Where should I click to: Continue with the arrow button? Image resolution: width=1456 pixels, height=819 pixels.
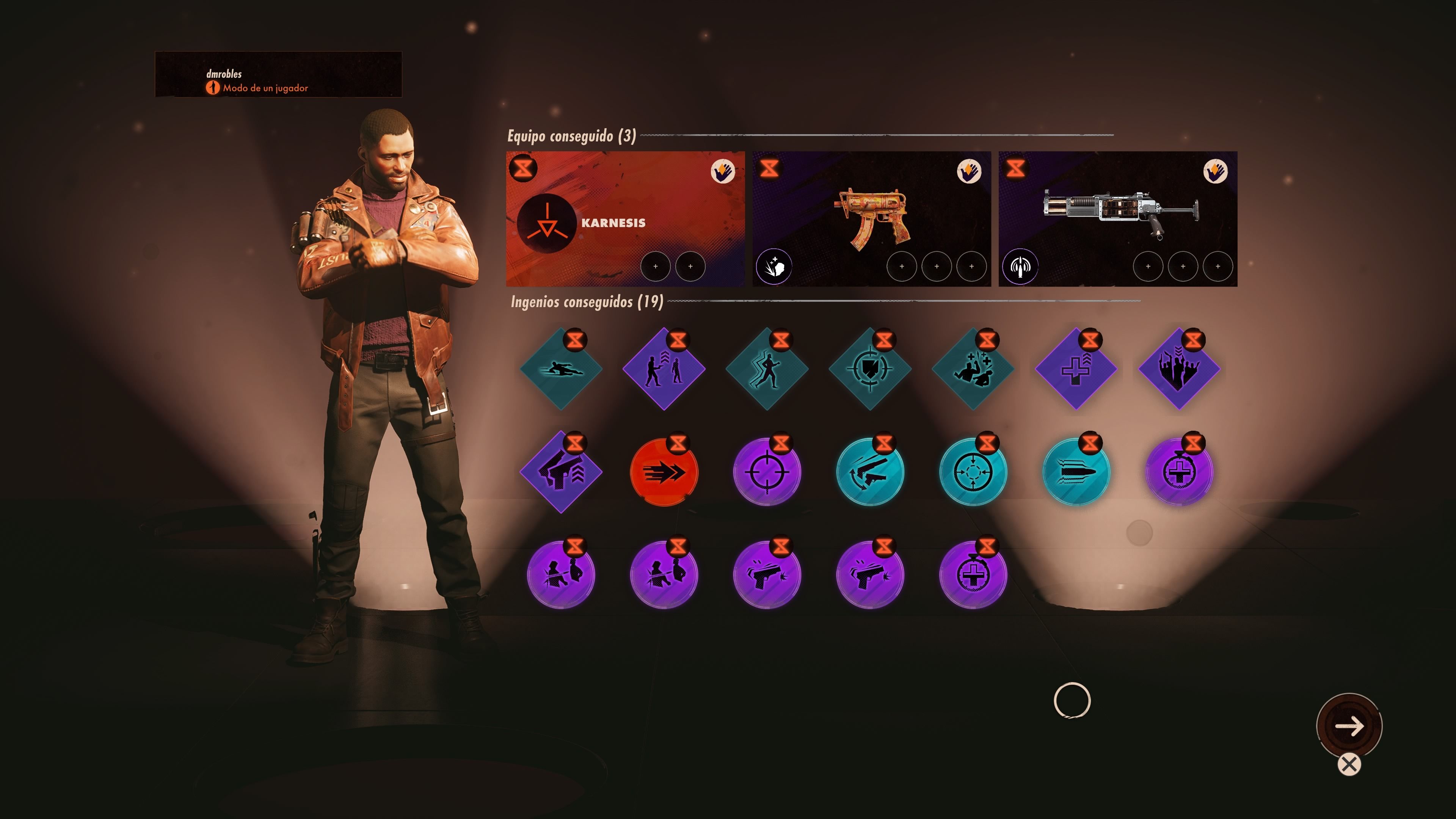tap(1349, 726)
